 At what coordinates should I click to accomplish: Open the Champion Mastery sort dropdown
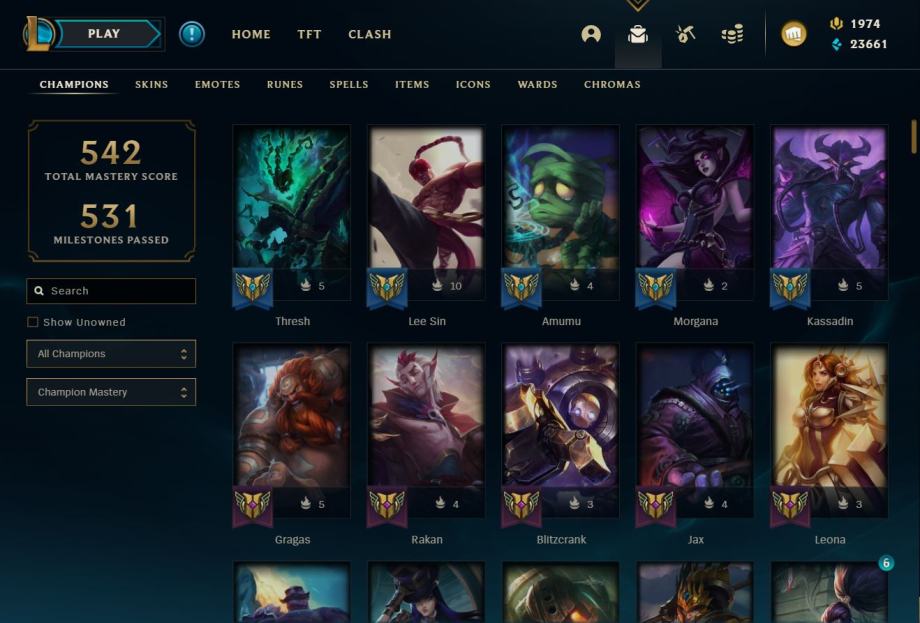pyautogui.click(x=111, y=392)
